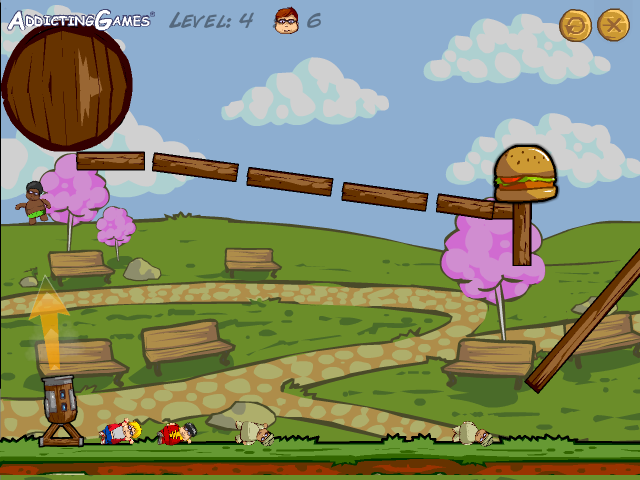640x480 pixels.
Task: Open the AddictingGames logo link
Action: pyautogui.click(x=80, y=20)
